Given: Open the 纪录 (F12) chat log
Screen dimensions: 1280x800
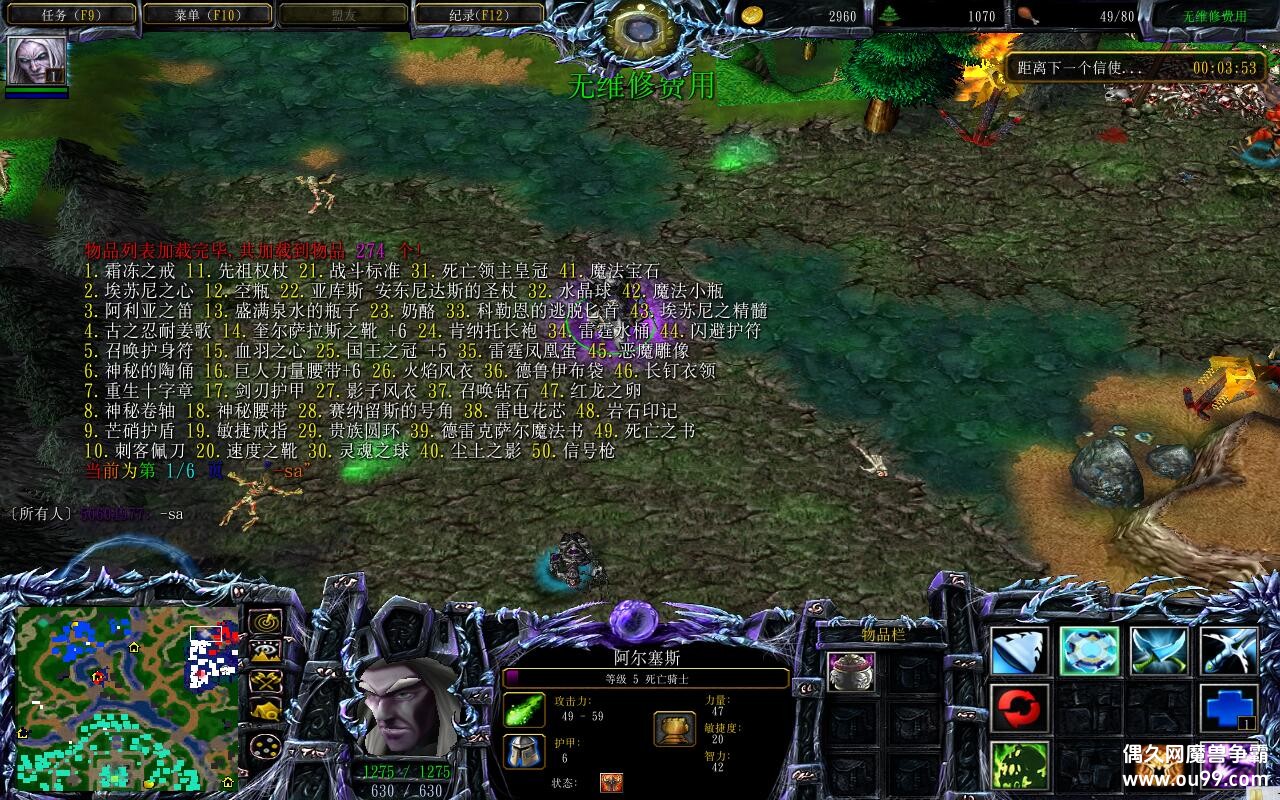Looking at the screenshot, I should [478, 14].
